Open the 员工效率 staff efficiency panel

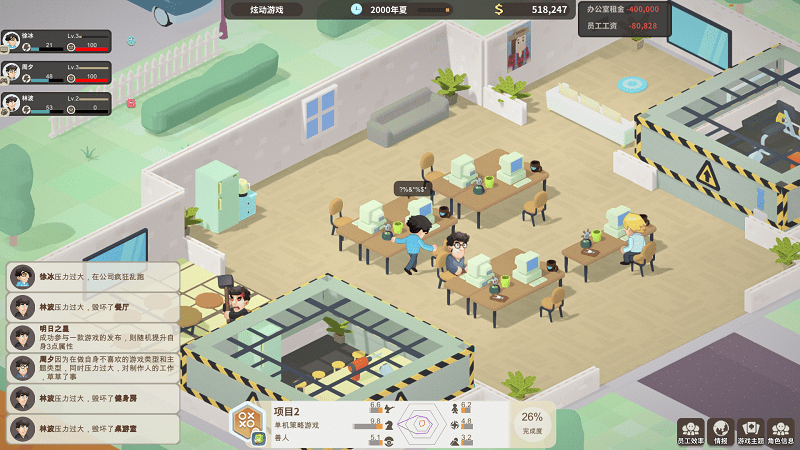pos(691,431)
